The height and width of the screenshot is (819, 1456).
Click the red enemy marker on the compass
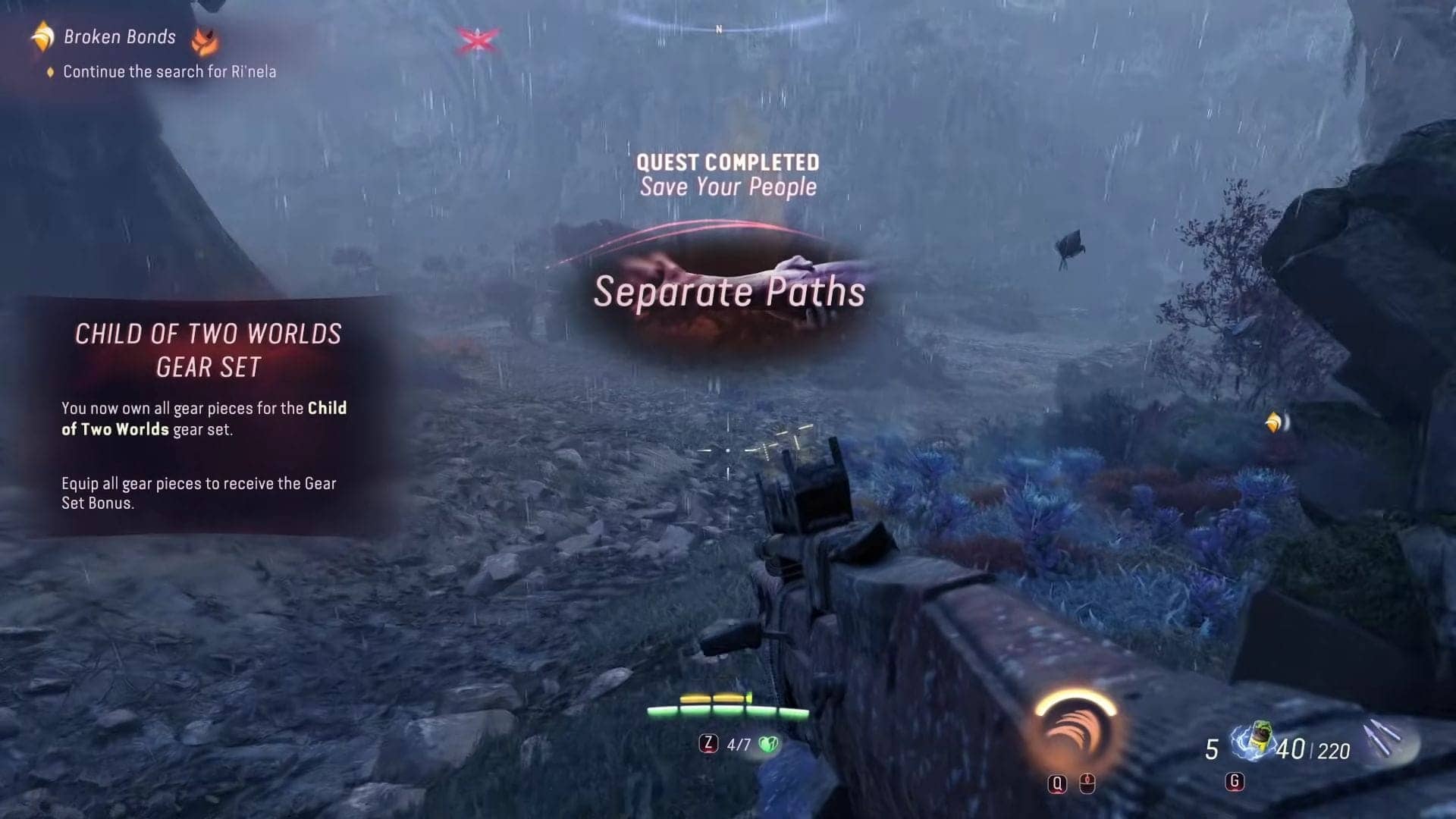pyautogui.click(x=477, y=39)
